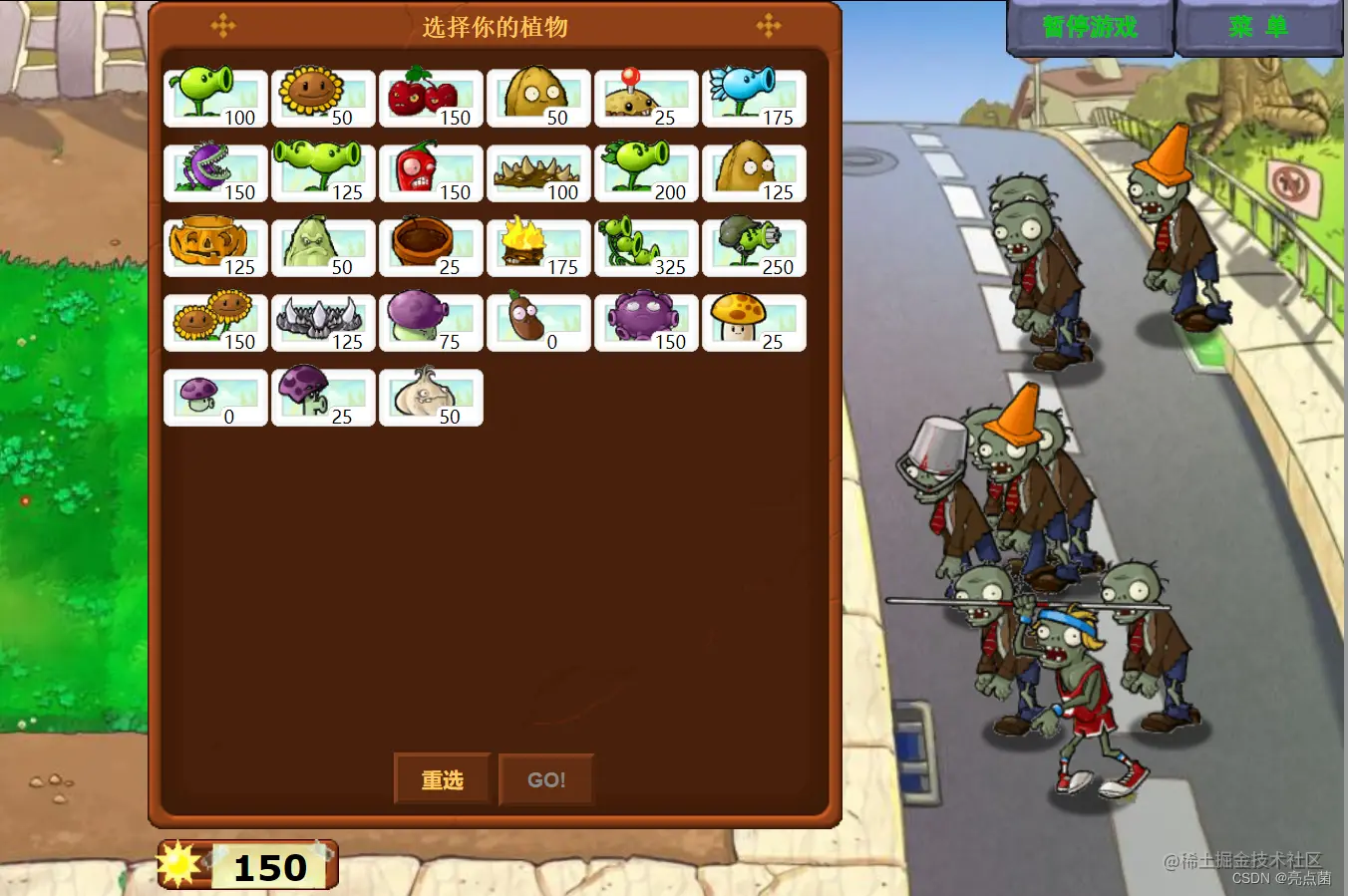This screenshot has width=1348, height=896.
Task: Pick the Gloom-shroom card costing 150
Action: 646,323
